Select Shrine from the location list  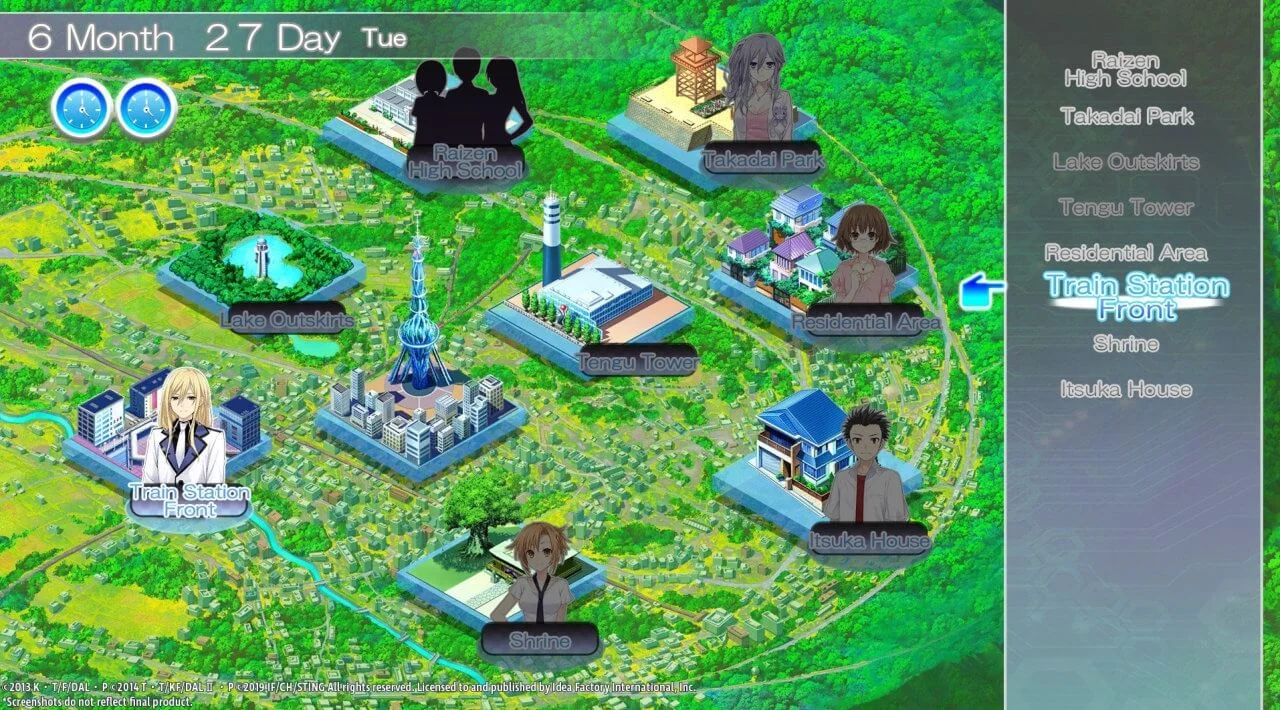coord(1126,344)
